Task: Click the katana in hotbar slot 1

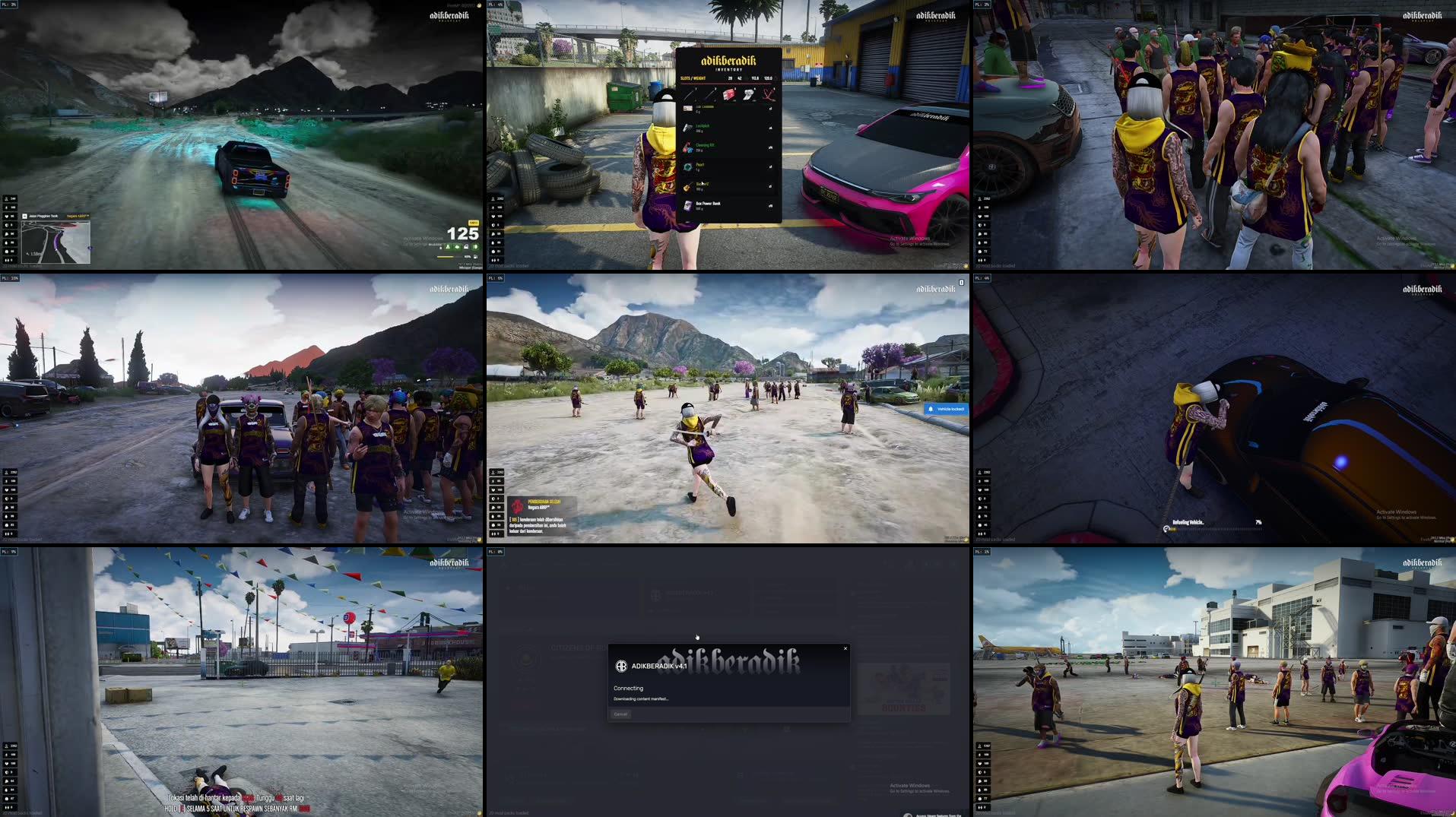Action: pos(688,95)
